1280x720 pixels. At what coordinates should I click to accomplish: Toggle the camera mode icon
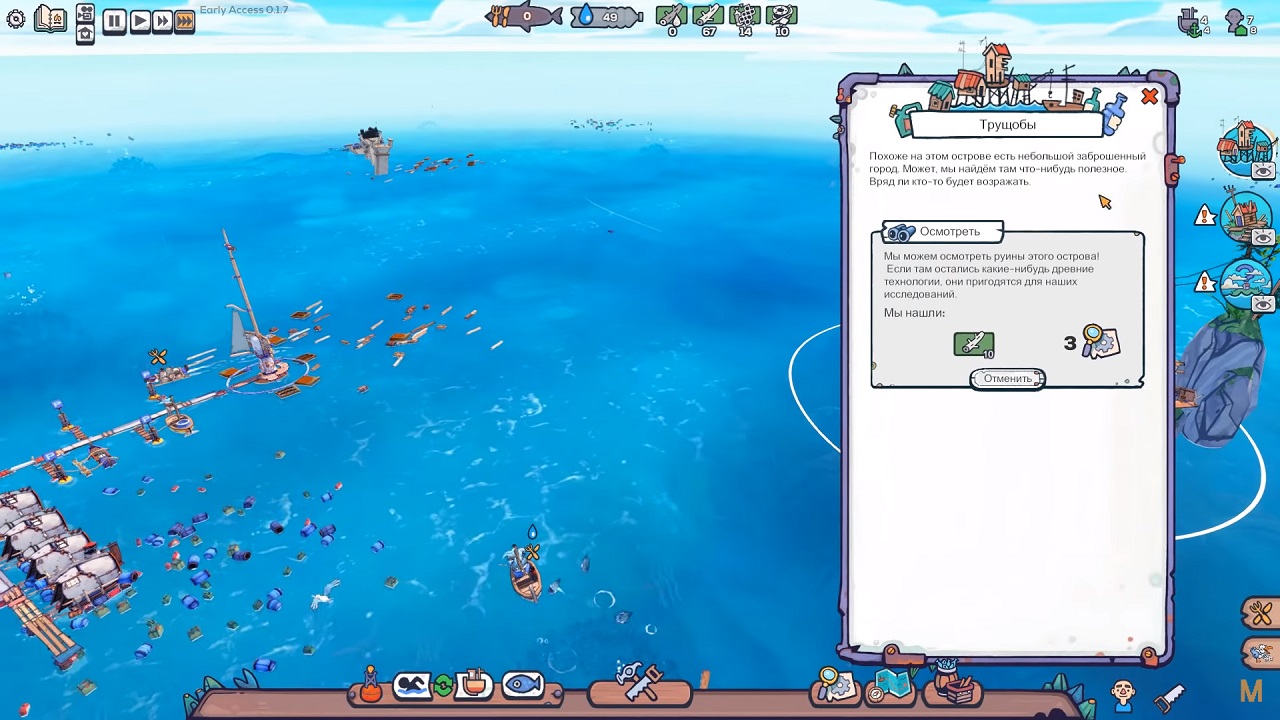(85, 12)
